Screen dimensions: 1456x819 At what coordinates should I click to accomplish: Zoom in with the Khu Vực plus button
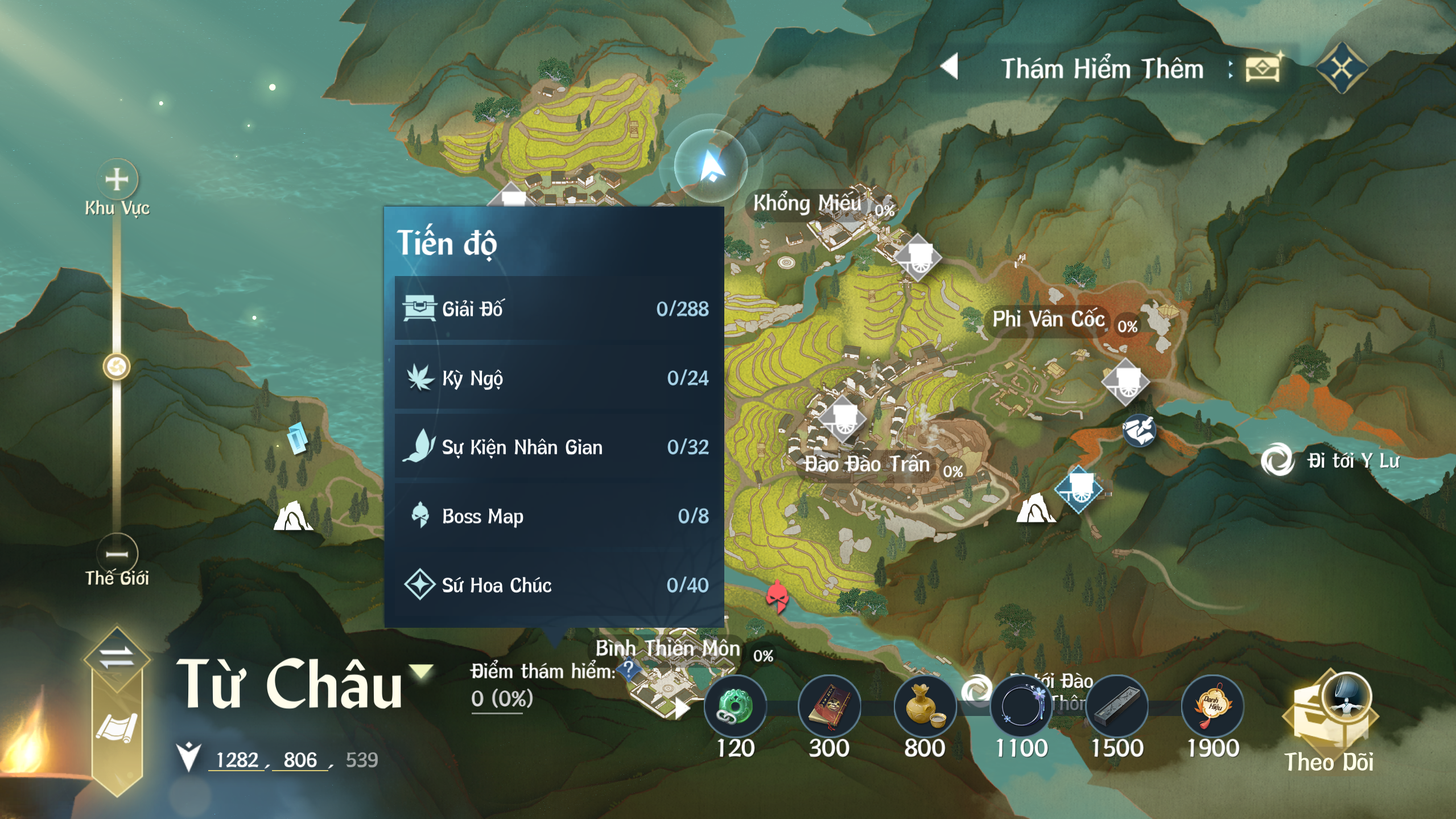pos(117,180)
